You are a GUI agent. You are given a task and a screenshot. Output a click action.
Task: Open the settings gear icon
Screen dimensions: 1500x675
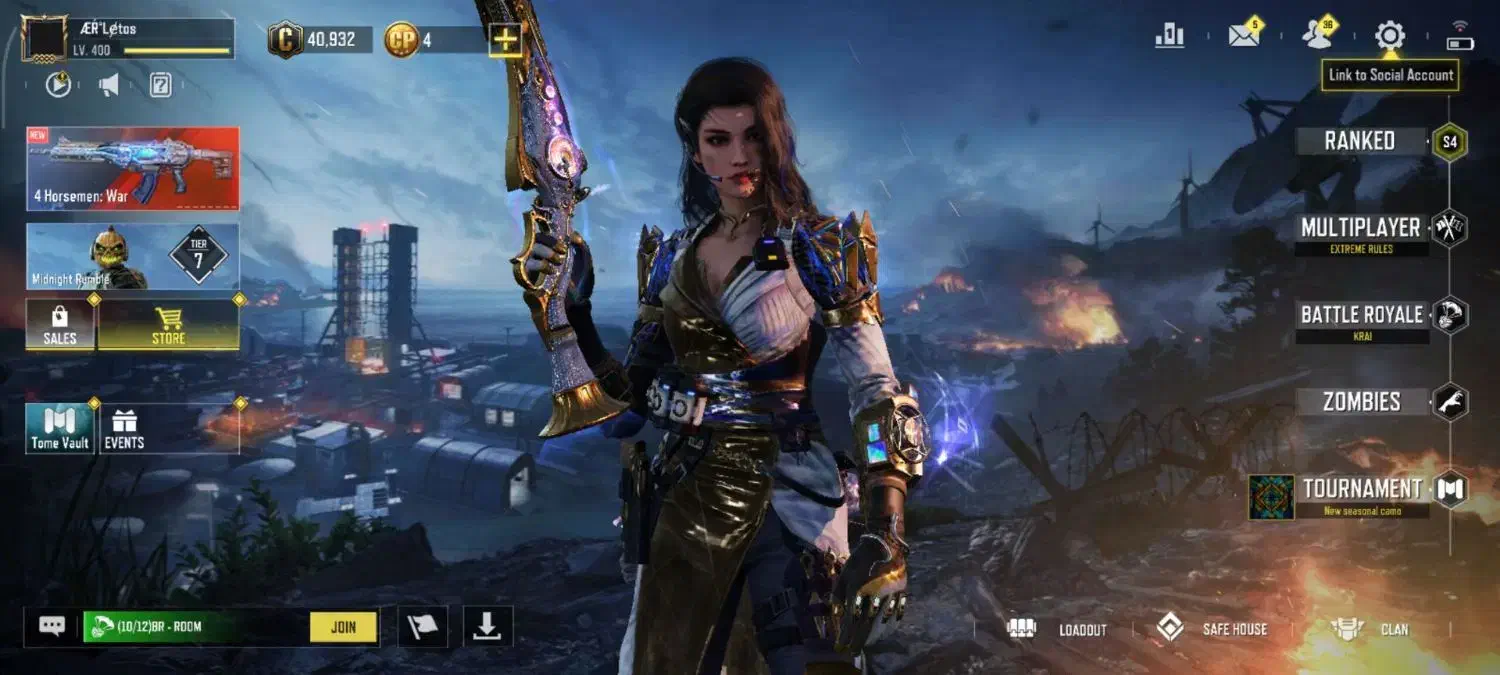point(1389,36)
